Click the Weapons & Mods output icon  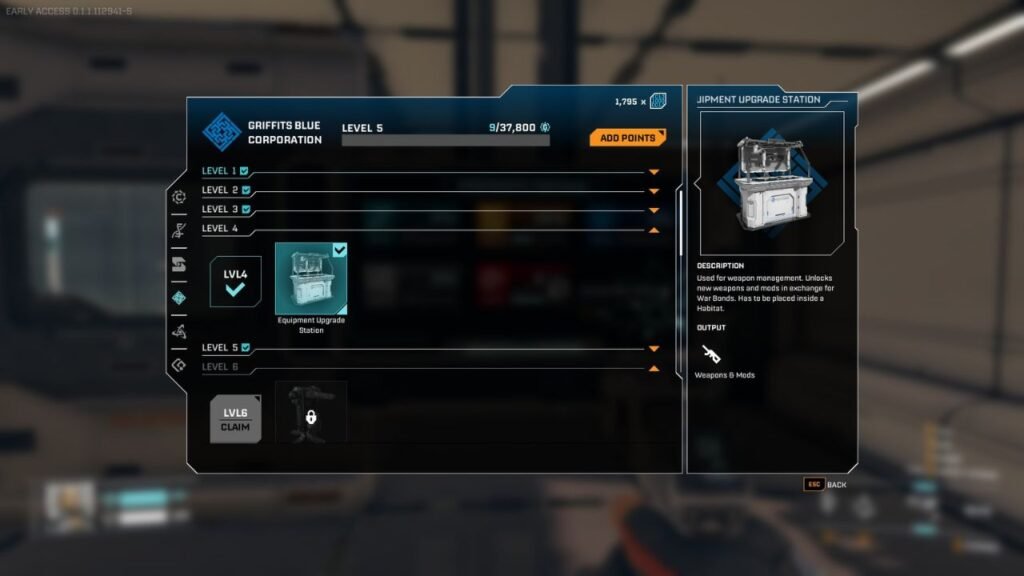[712, 354]
